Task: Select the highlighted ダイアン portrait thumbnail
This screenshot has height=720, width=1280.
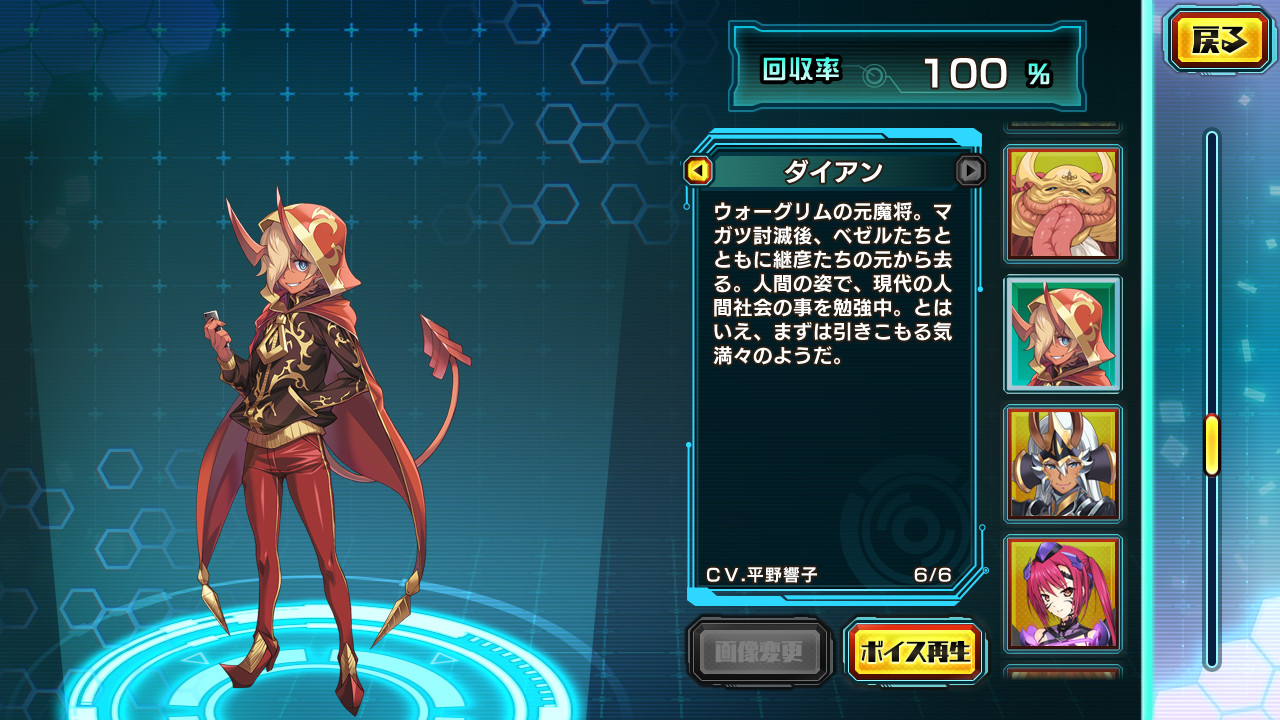Action: (1063, 335)
